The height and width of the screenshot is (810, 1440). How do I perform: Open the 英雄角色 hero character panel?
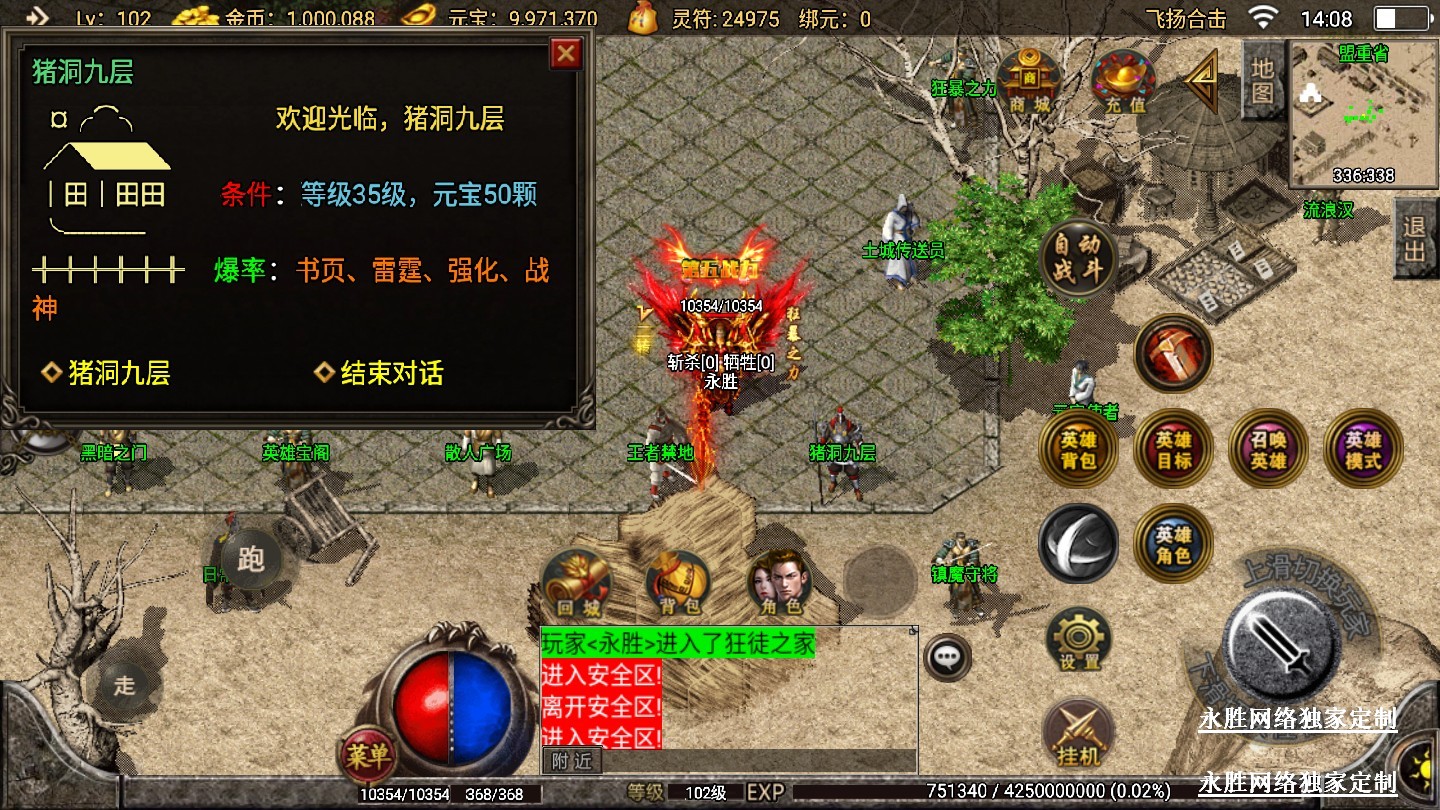[1173, 543]
